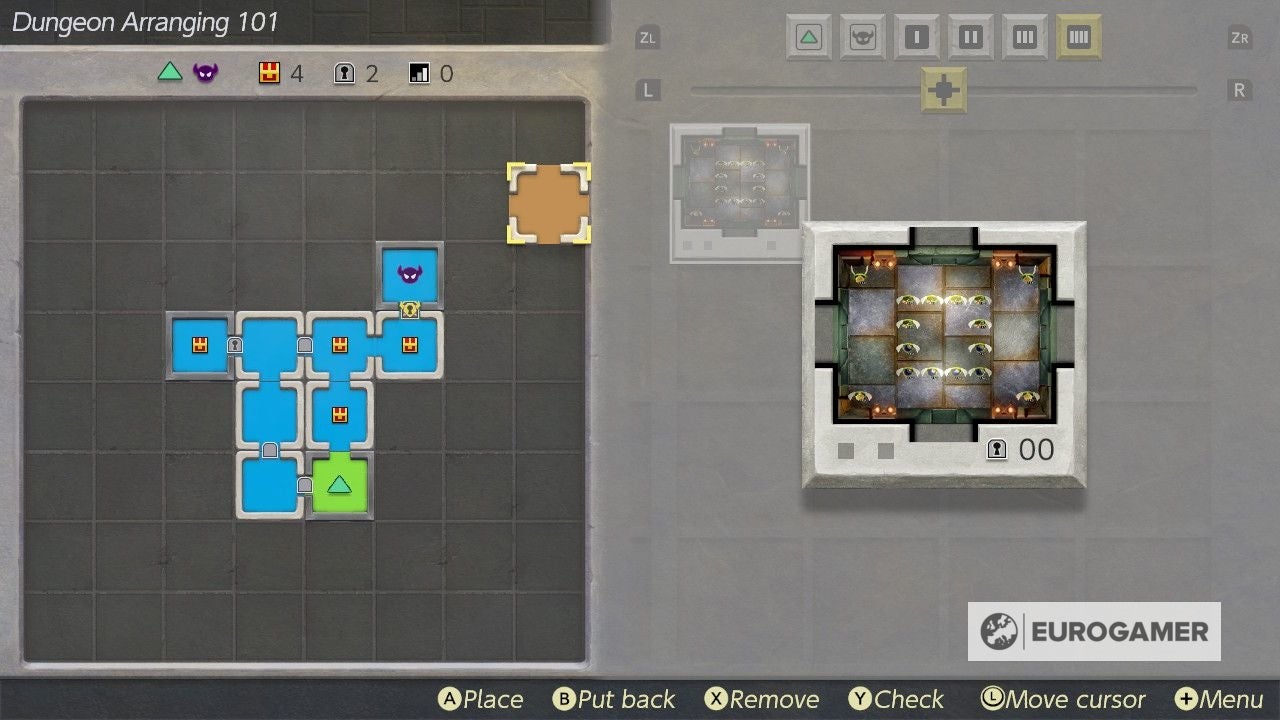This screenshot has width=1280, height=720.
Task: Select the tier III chamber filter
Action: pos(1024,36)
